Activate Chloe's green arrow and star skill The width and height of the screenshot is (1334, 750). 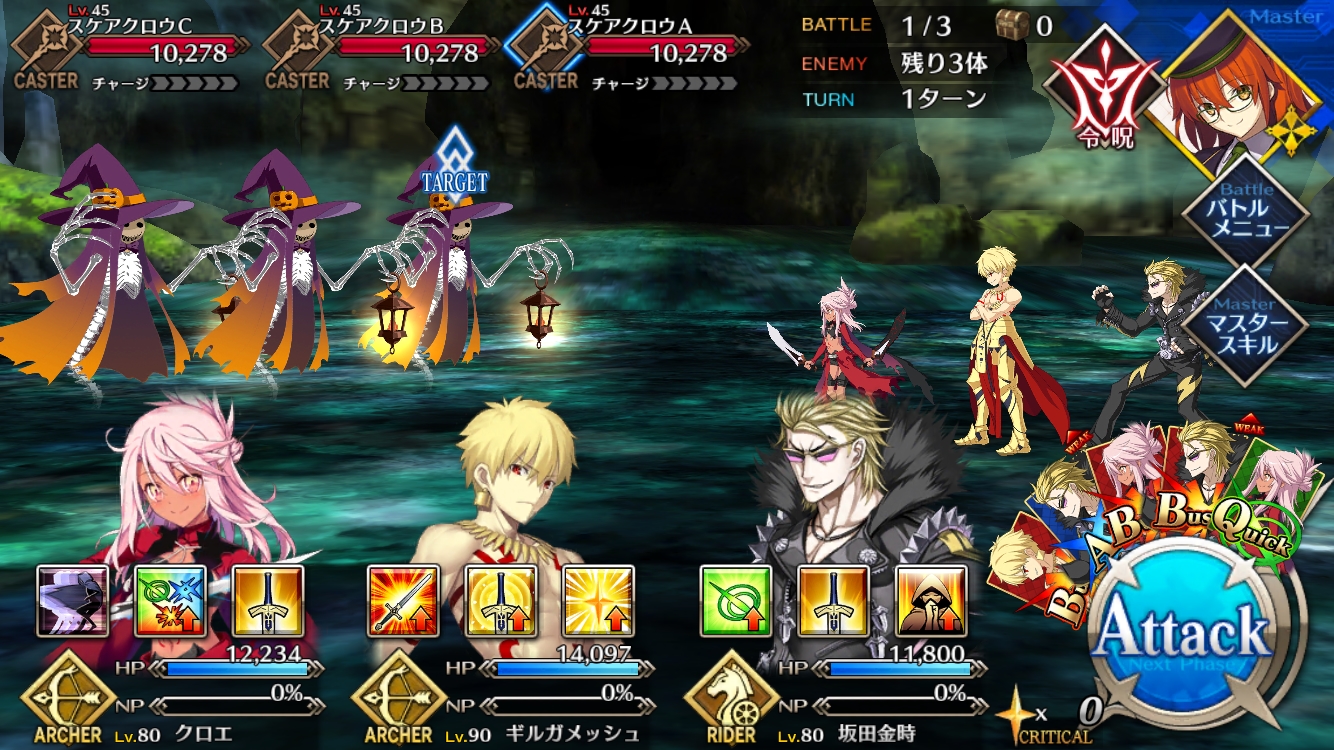click(x=171, y=601)
